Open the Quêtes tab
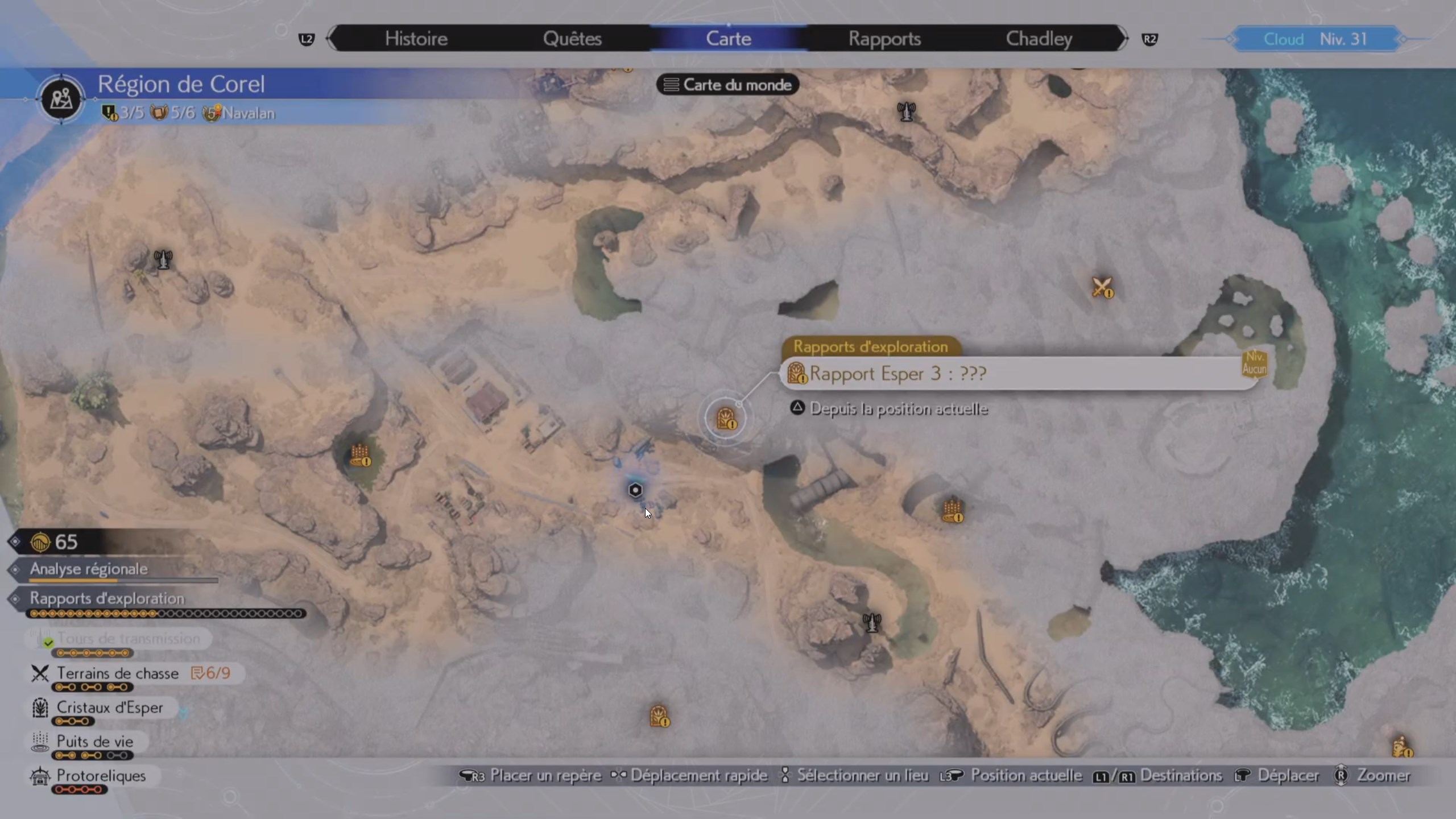1456x819 pixels. pyautogui.click(x=572, y=39)
